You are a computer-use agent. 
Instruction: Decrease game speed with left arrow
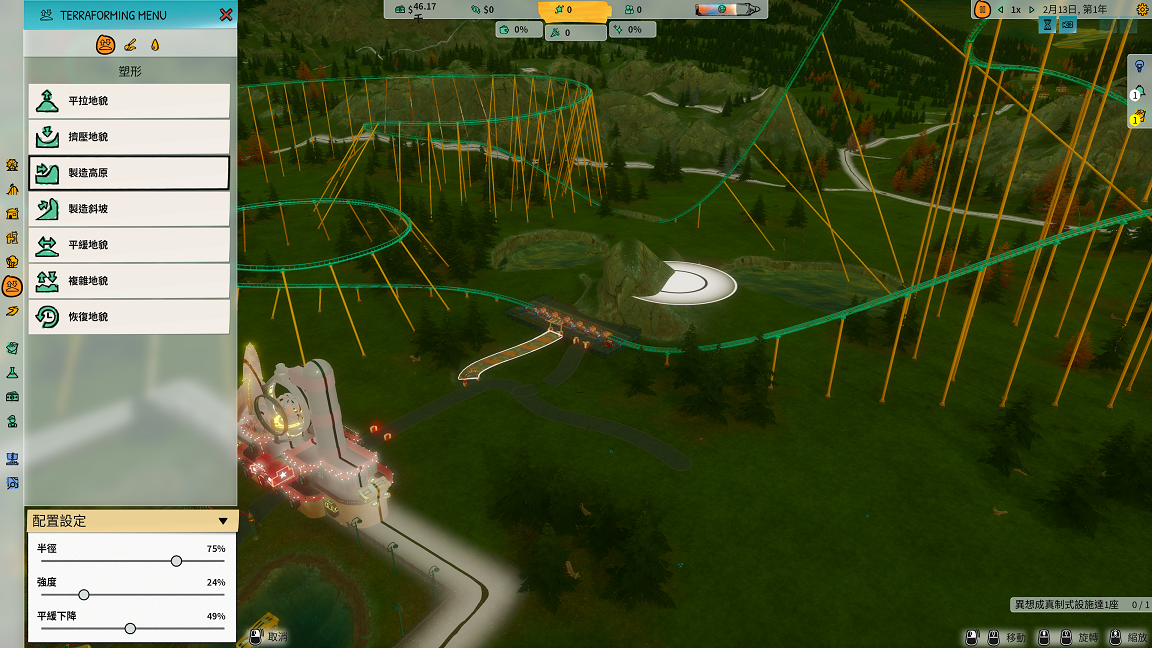tap(1001, 10)
